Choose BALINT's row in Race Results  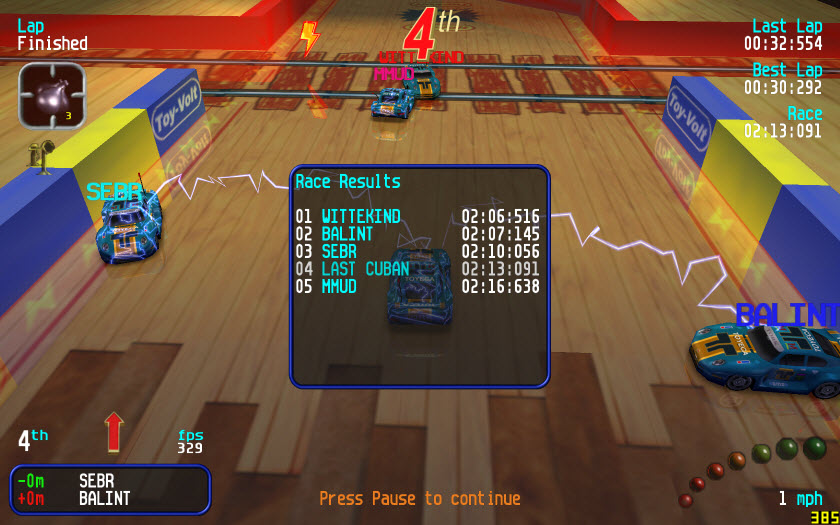tap(417, 234)
